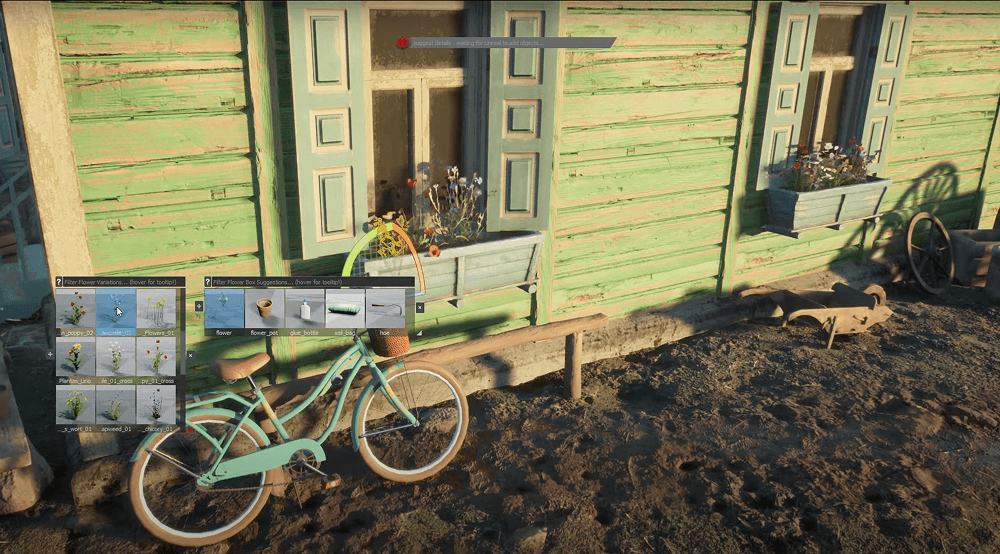
Task: Click the Filter Flower Box Suggestions field
Action: pyautogui.click(x=310, y=283)
